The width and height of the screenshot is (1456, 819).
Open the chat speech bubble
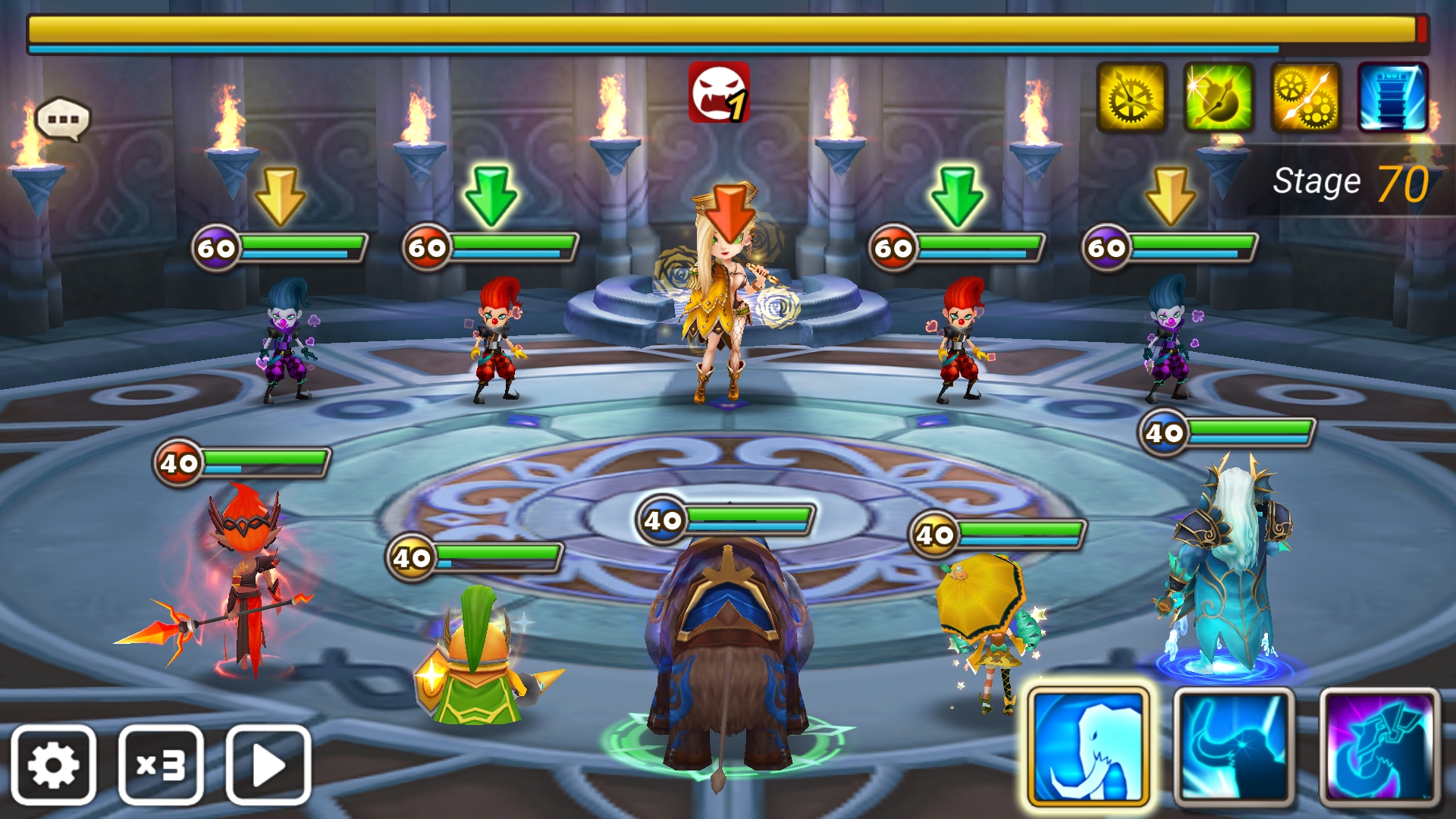(63, 119)
